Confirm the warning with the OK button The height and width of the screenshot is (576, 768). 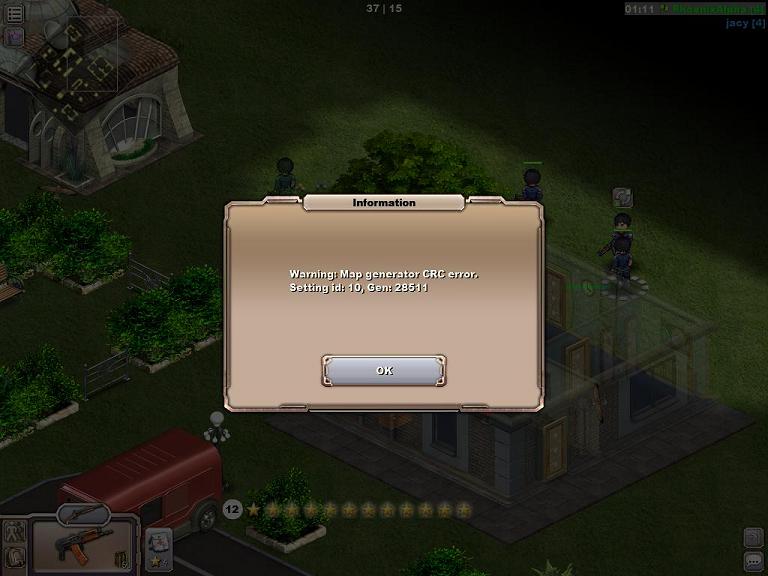384,371
